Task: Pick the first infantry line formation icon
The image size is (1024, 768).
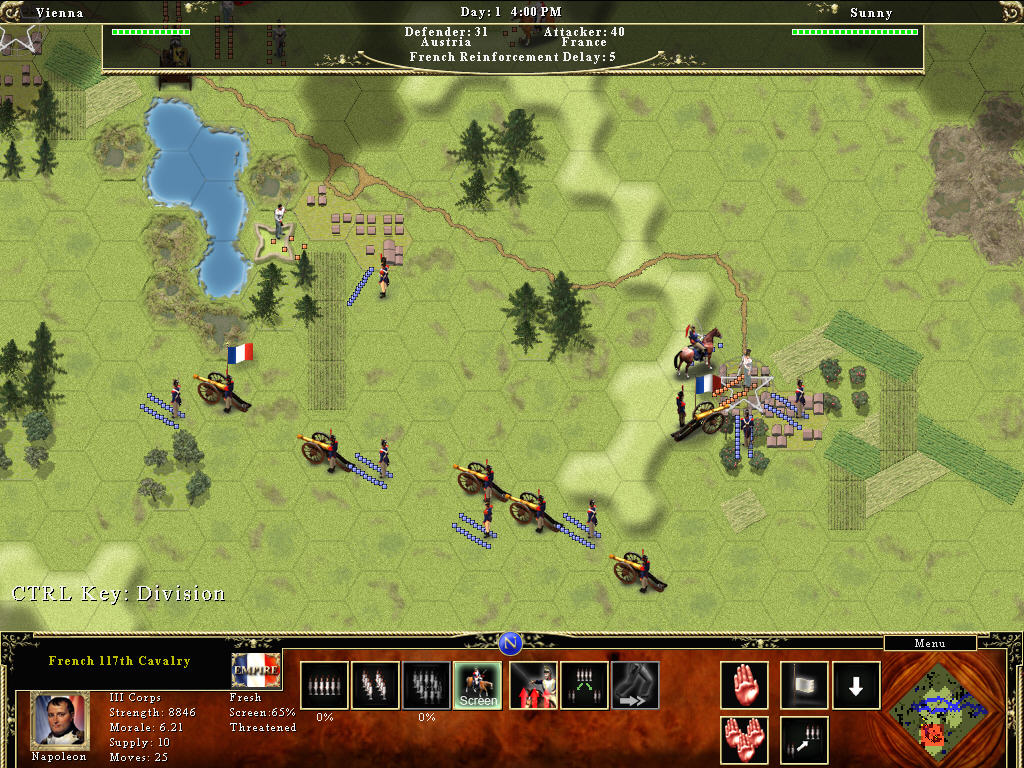Action: [x=324, y=685]
